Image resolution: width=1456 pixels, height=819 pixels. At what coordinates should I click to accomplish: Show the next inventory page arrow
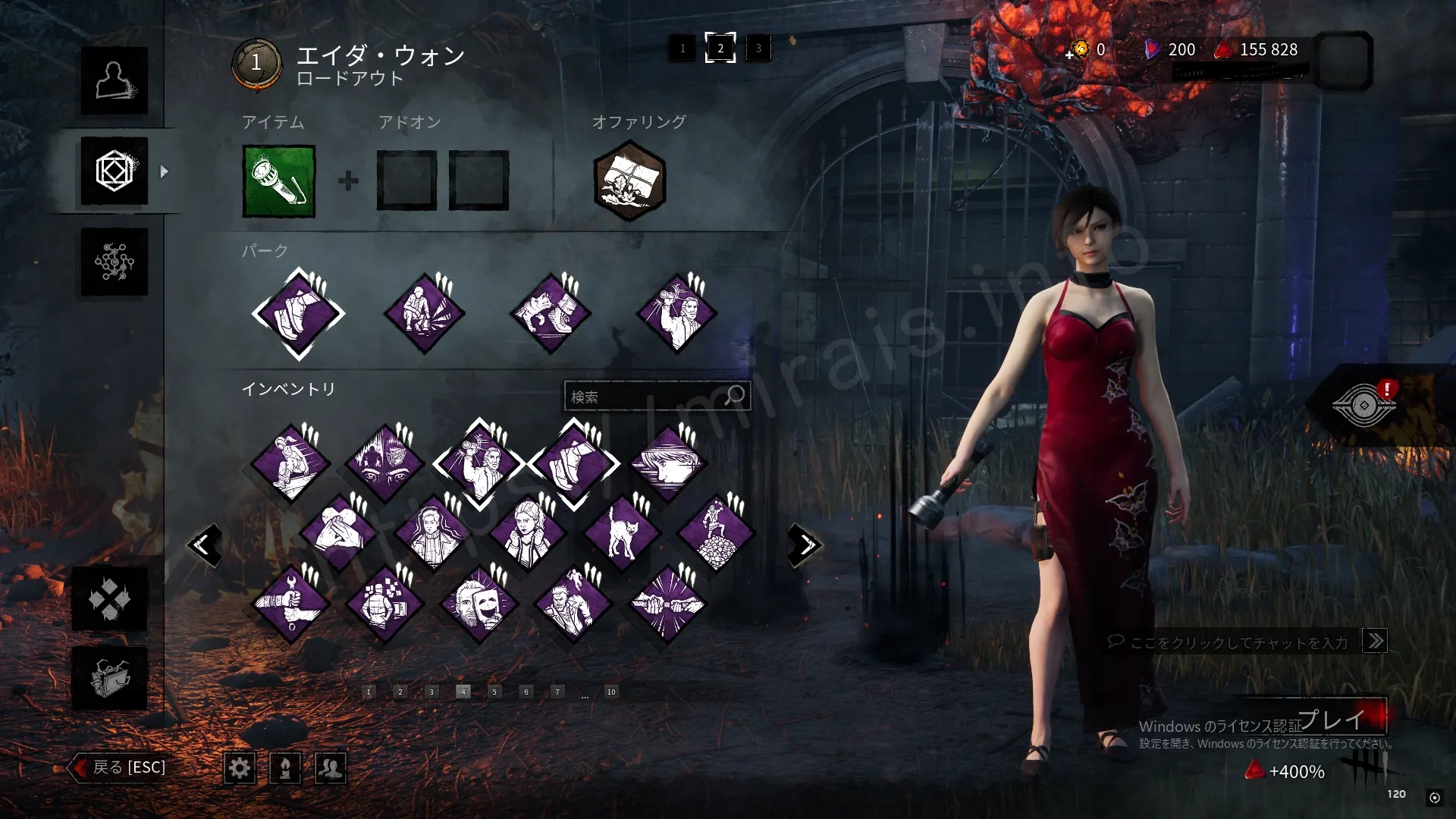point(805,544)
